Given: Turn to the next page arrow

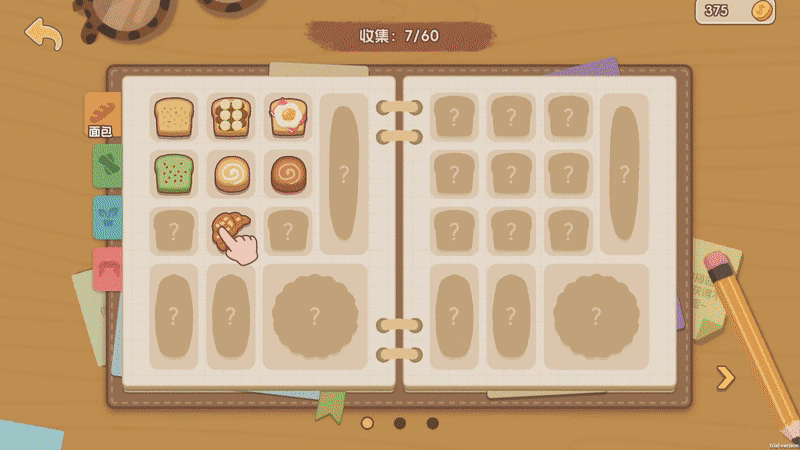Looking at the screenshot, I should tap(726, 377).
